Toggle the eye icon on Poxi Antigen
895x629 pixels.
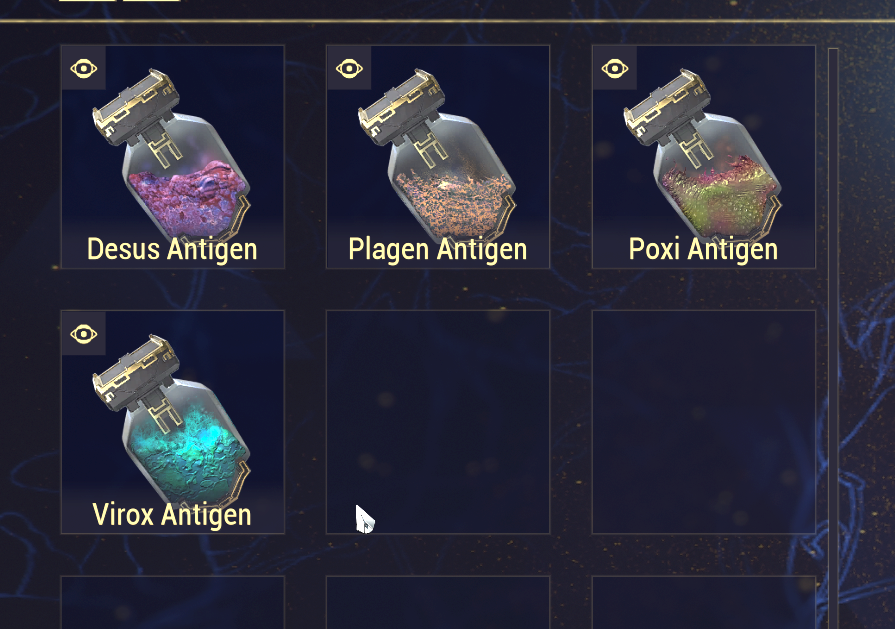[614, 68]
